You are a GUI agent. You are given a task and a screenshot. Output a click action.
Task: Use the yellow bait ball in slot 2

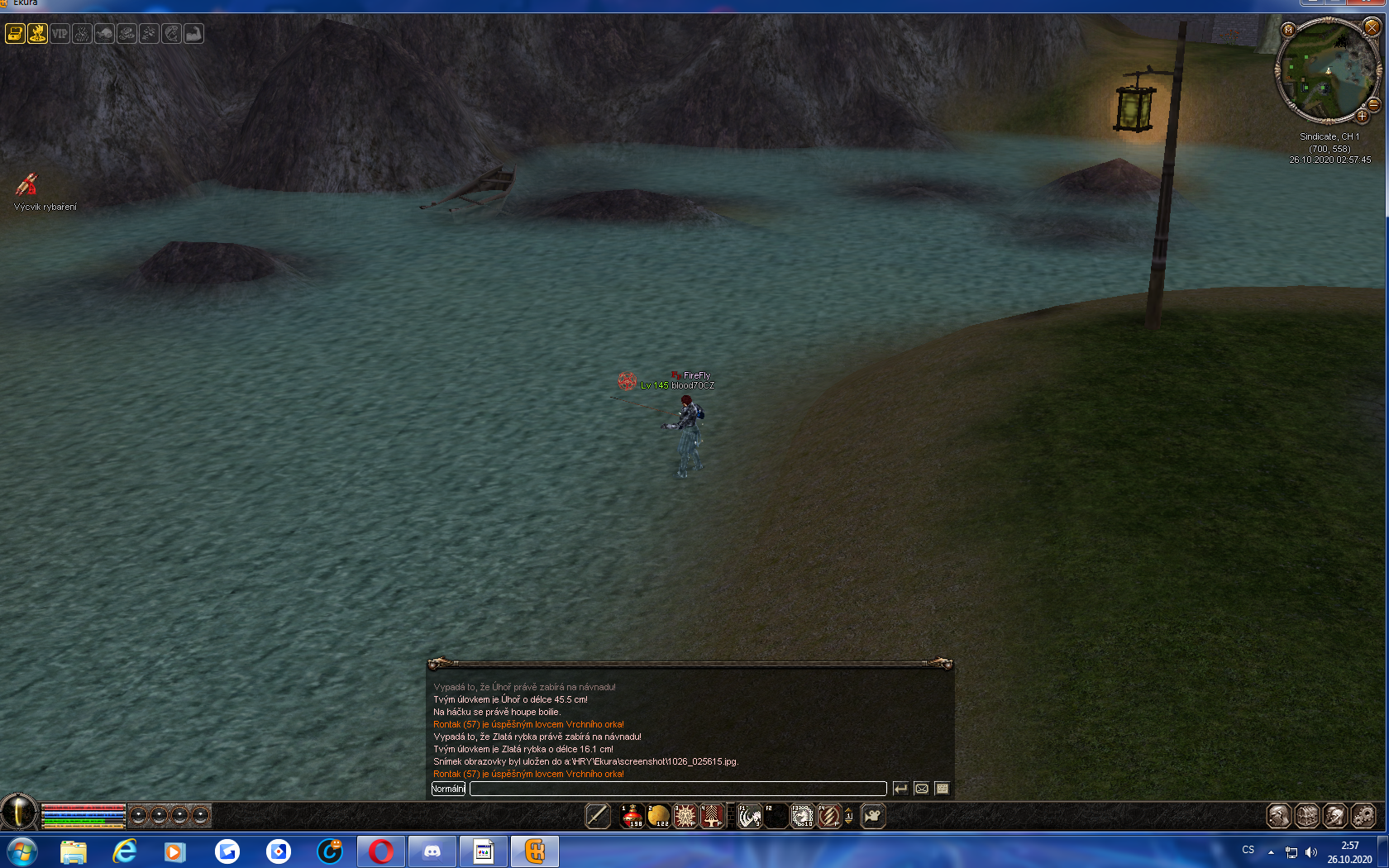pyautogui.click(x=659, y=816)
